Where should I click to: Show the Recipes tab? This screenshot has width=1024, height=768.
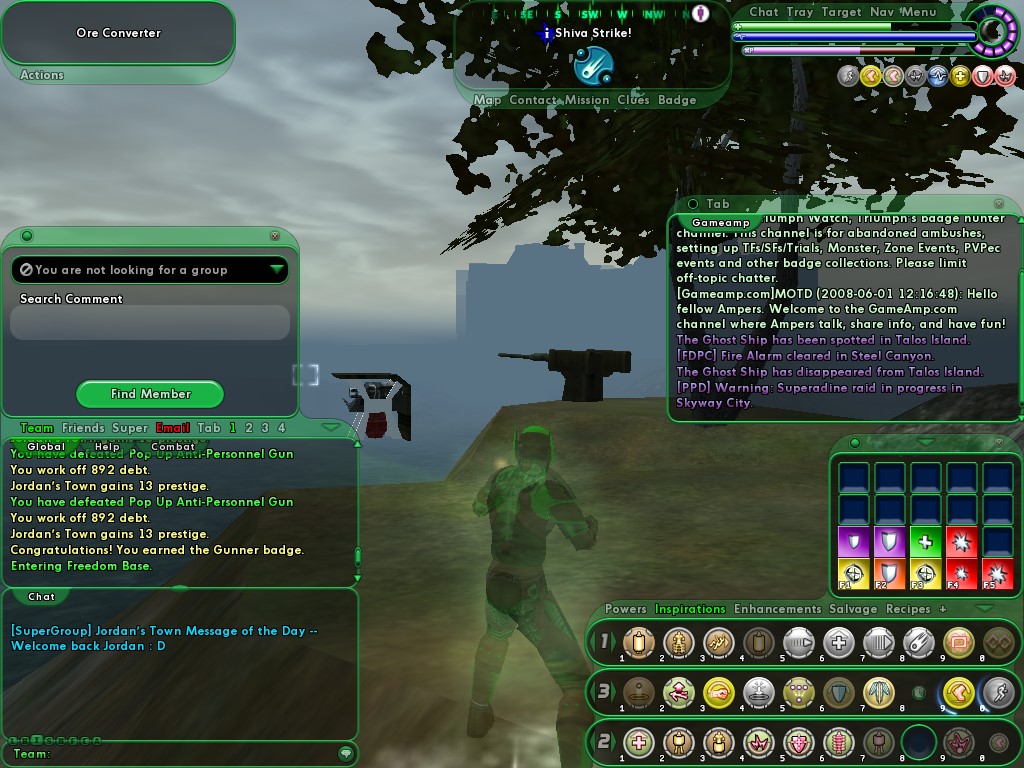pyautogui.click(x=908, y=609)
